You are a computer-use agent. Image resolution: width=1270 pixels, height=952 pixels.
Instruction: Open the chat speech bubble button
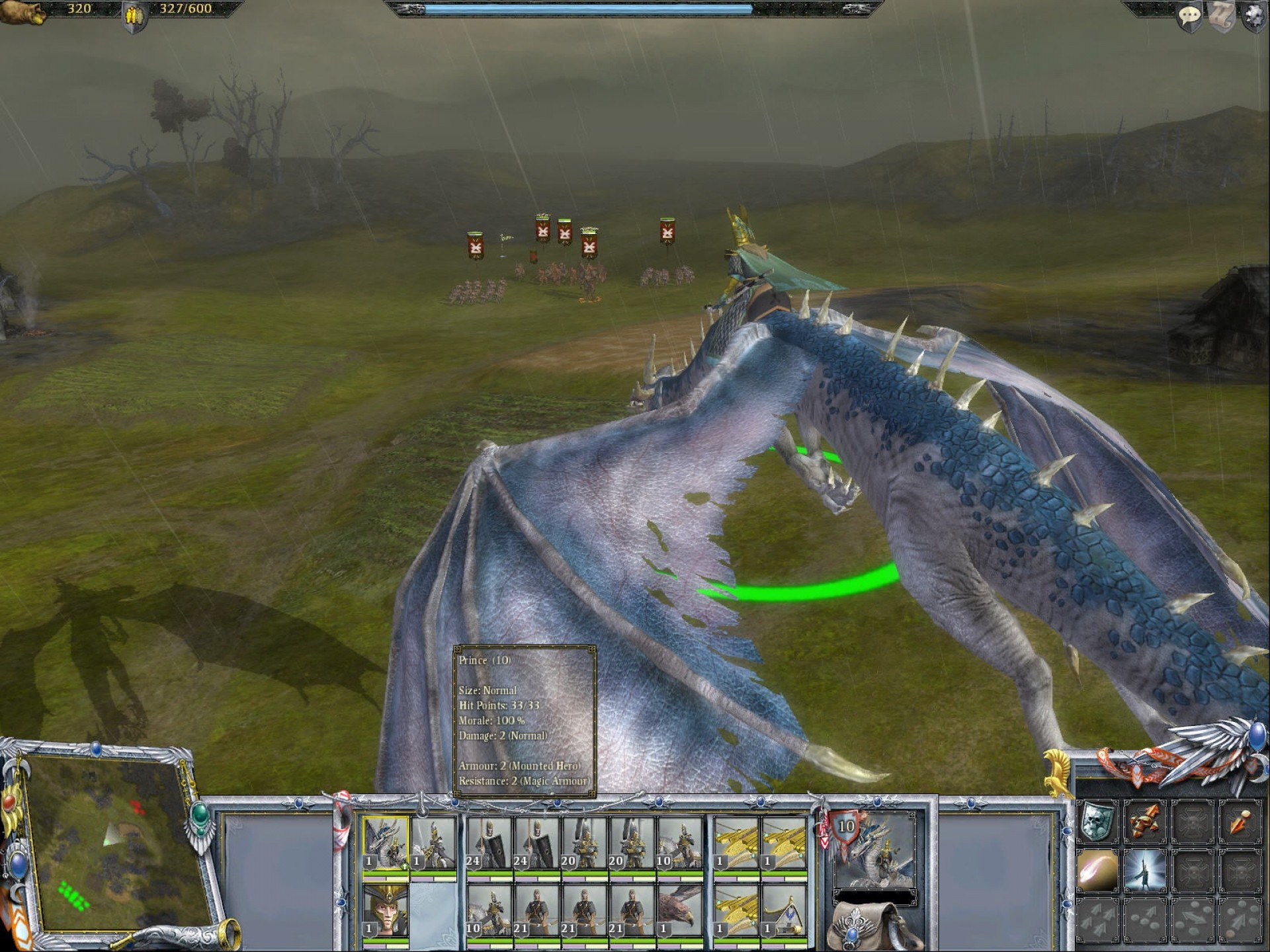click(1189, 17)
